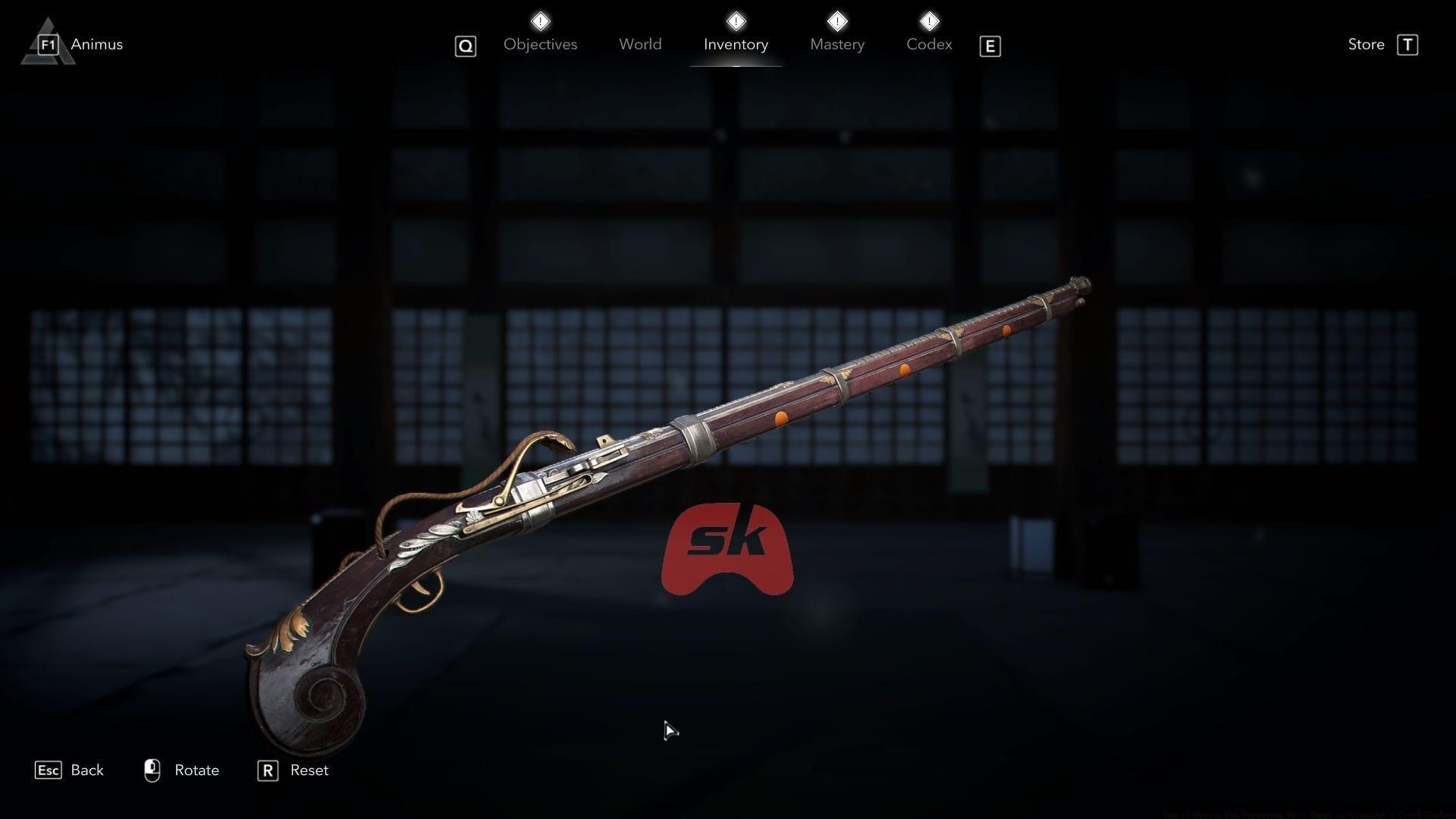Reset the weapon model view
Viewport: 1456px width, 819px height.
point(308,770)
